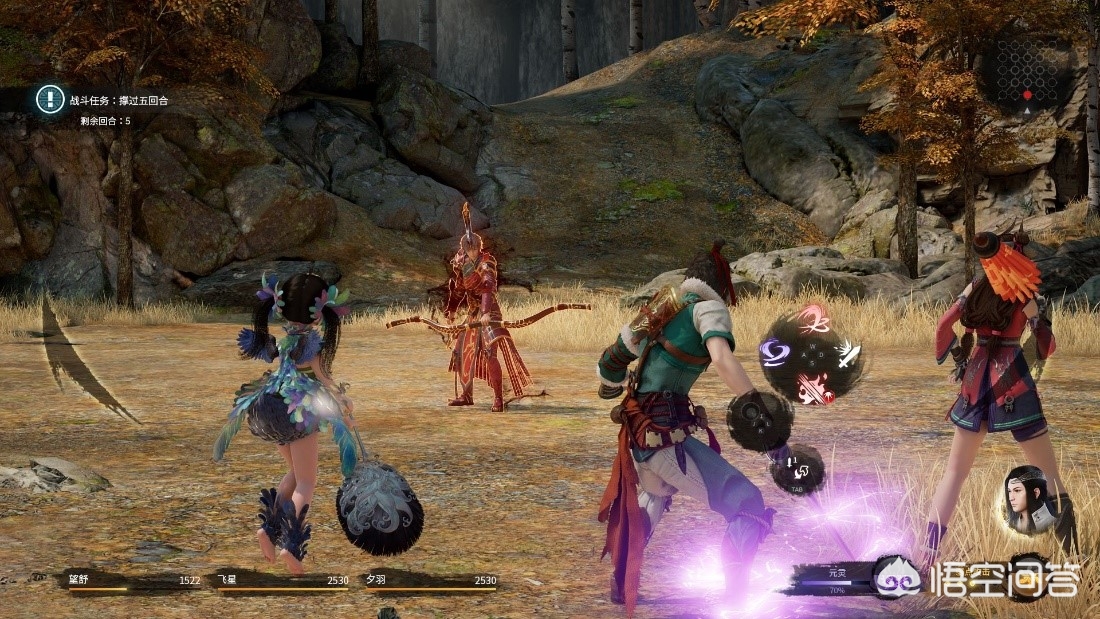1100x619 pixels.
Task: Click the battle mission exclamation icon
Action: pos(50,98)
